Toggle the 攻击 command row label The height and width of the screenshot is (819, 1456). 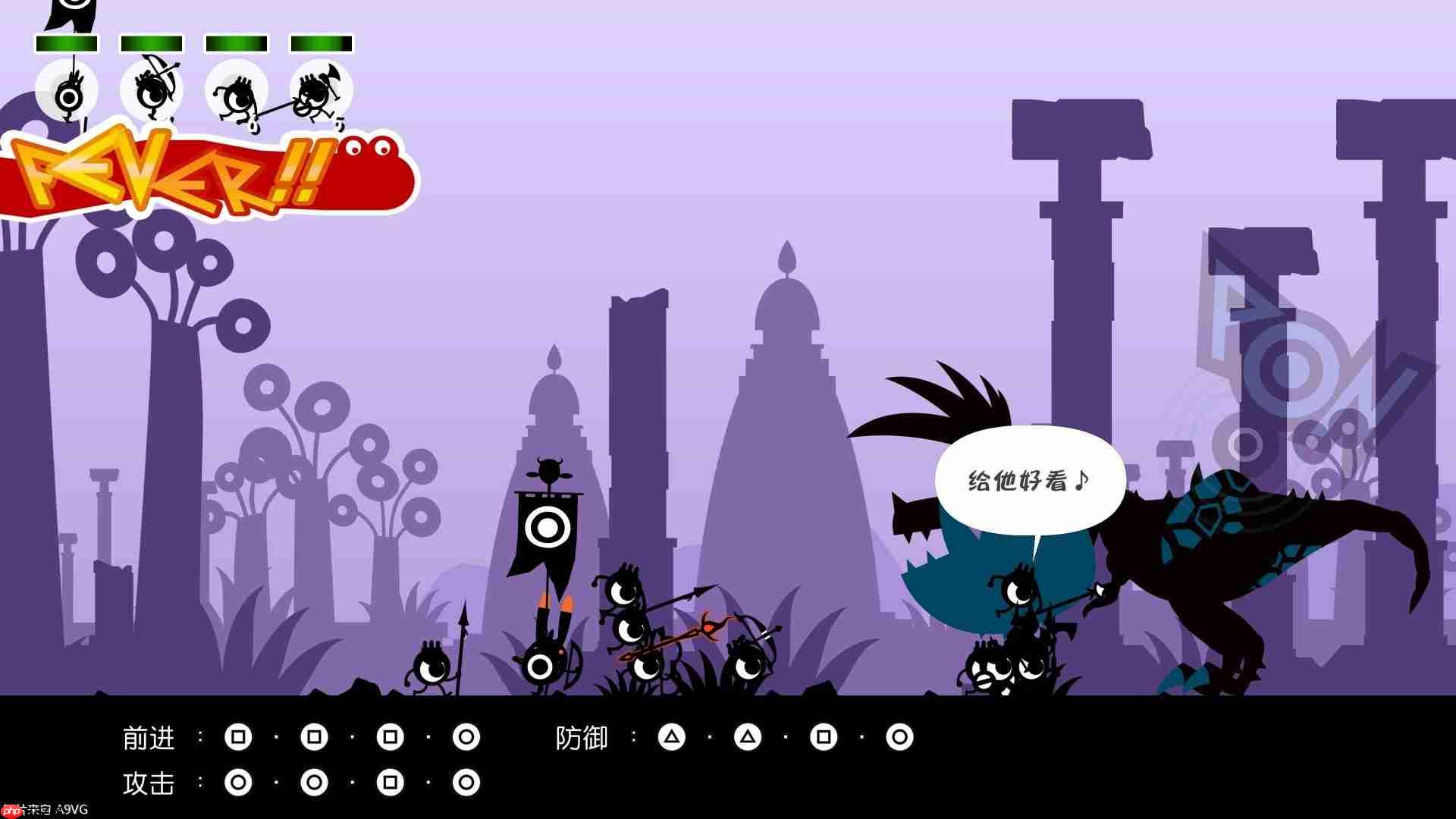[149, 782]
